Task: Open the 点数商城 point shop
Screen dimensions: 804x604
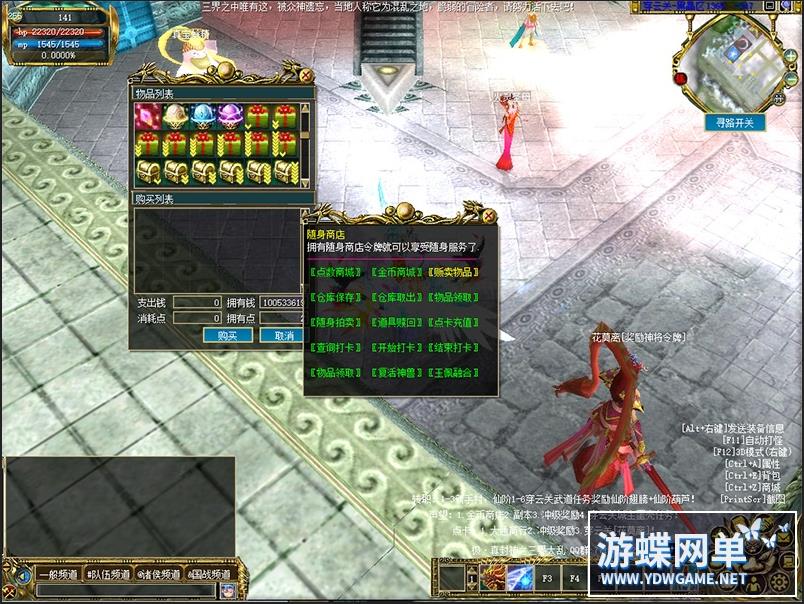Action: pos(337,272)
